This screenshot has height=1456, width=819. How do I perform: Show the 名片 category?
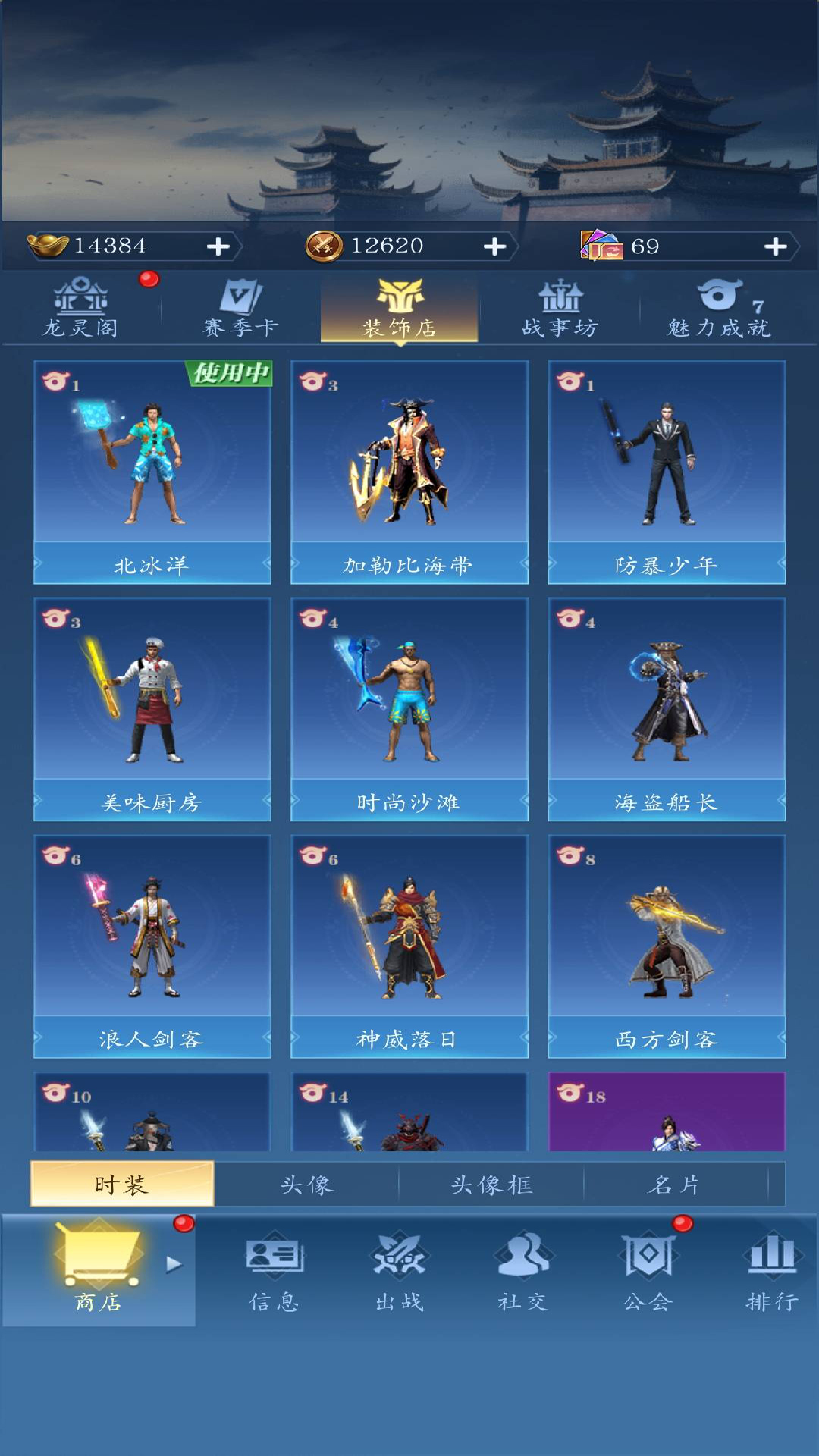675,1184
